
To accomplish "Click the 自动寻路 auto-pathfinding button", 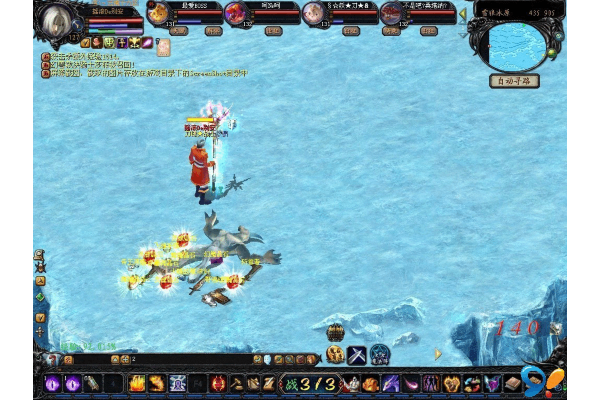I will [515, 81].
